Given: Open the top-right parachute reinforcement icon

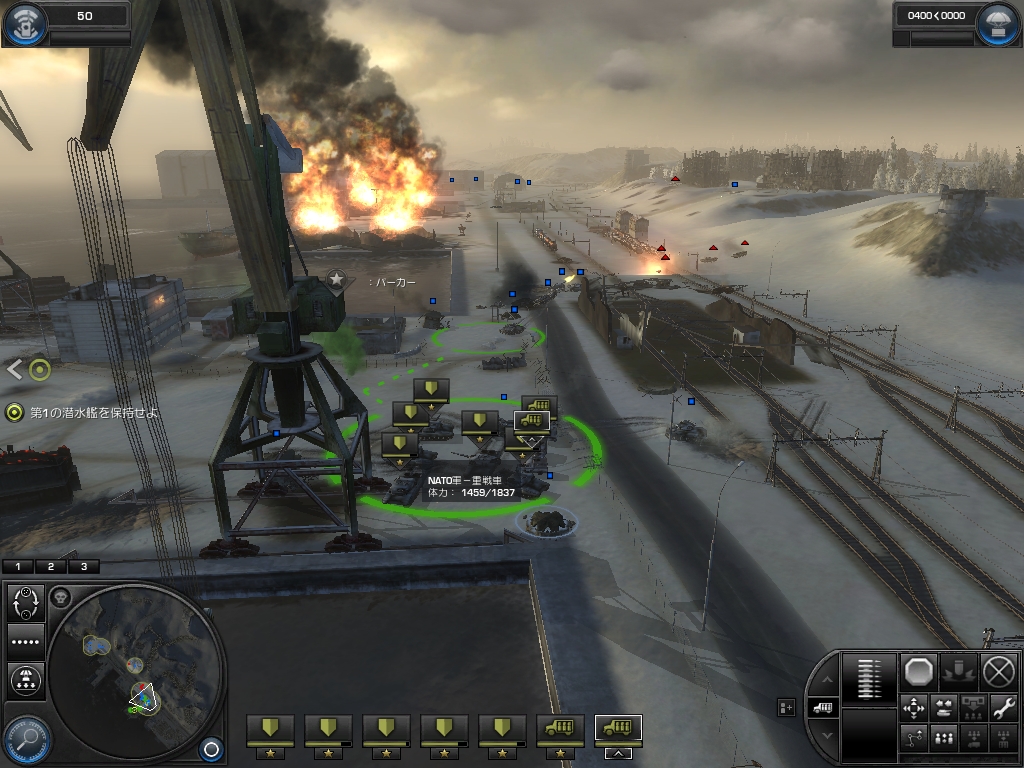Looking at the screenshot, I should tap(998, 24).
